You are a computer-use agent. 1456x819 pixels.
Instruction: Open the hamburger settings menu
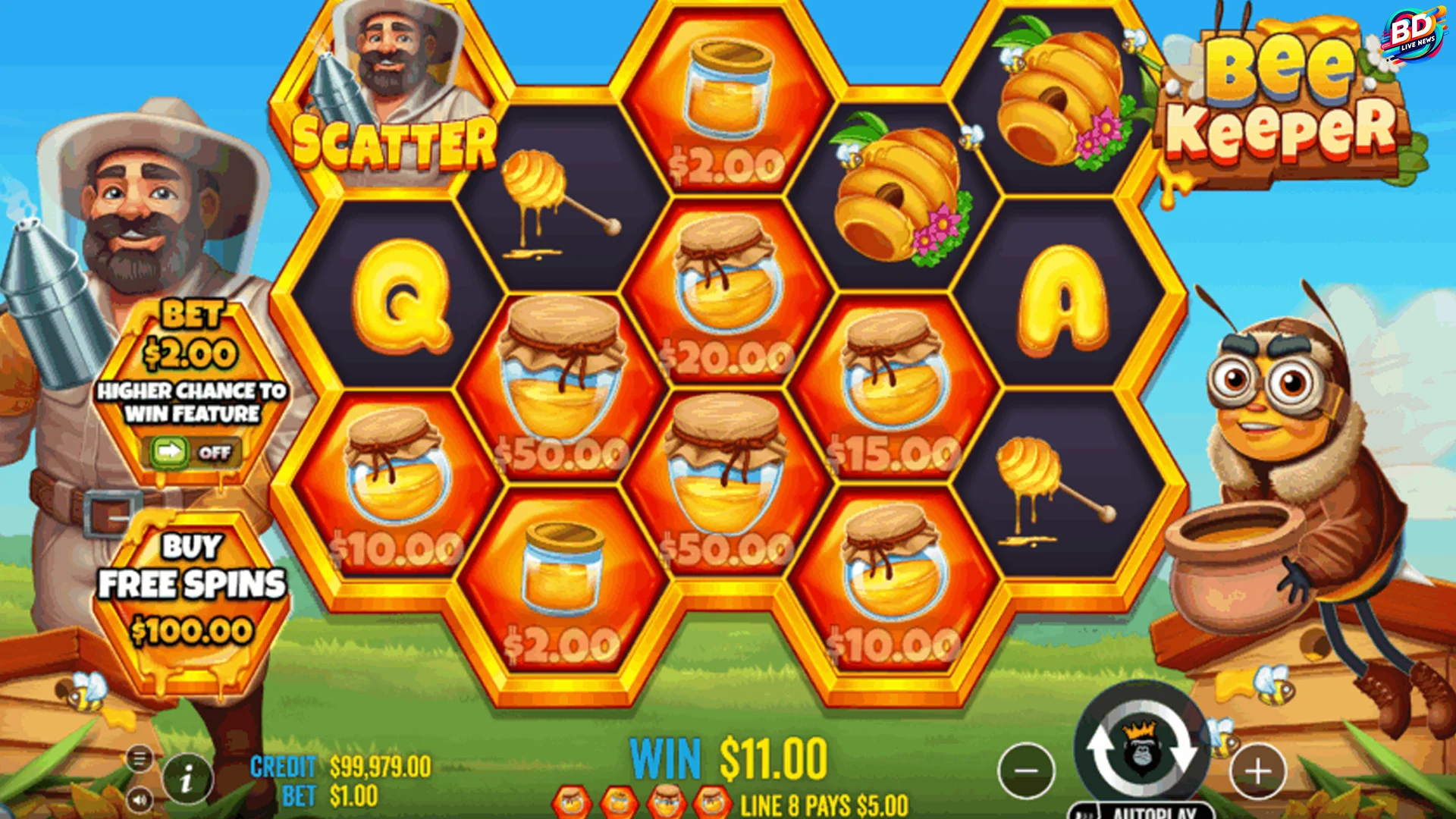(x=140, y=757)
